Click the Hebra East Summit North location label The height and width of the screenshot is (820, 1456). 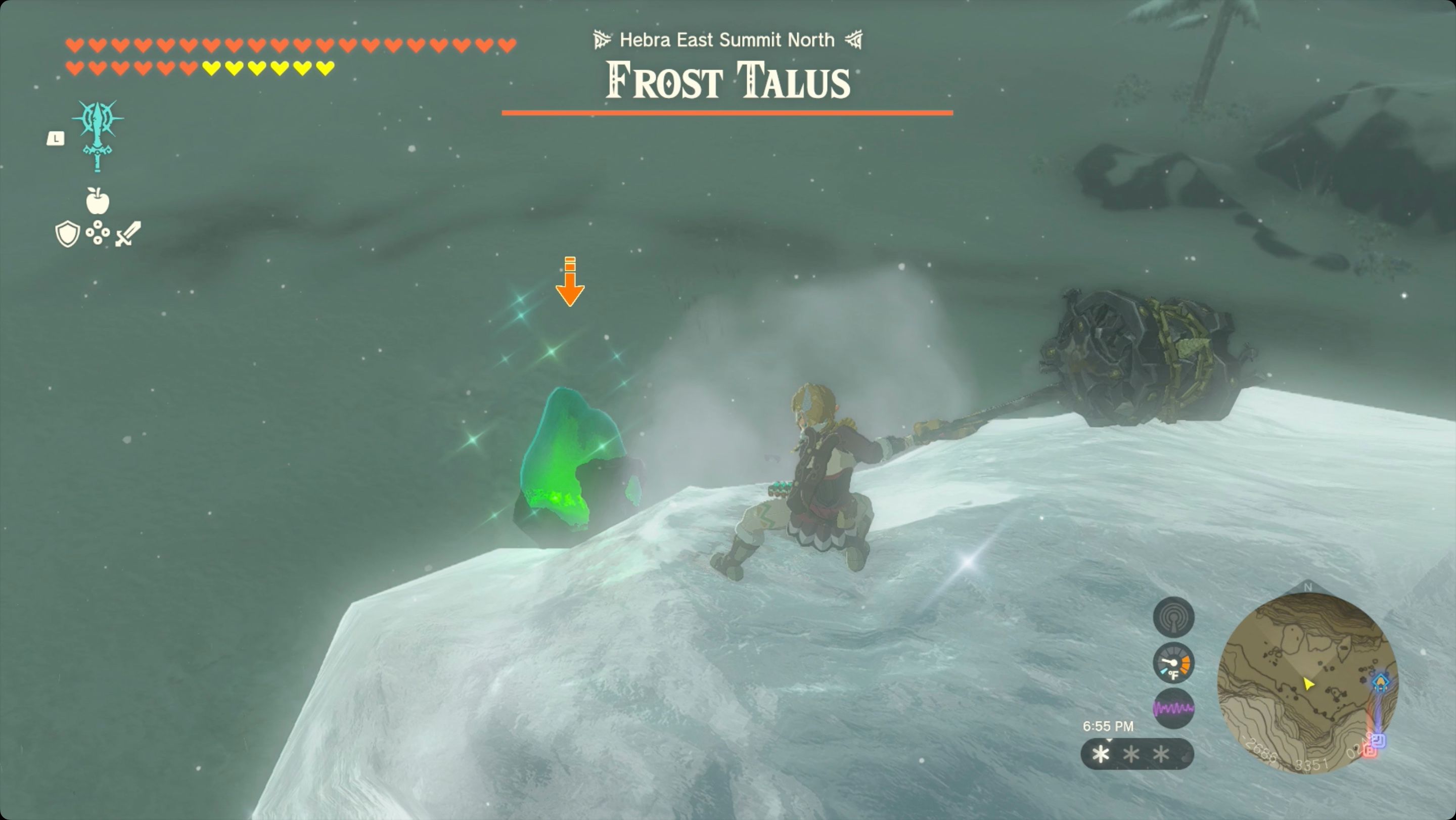tap(727, 39)
